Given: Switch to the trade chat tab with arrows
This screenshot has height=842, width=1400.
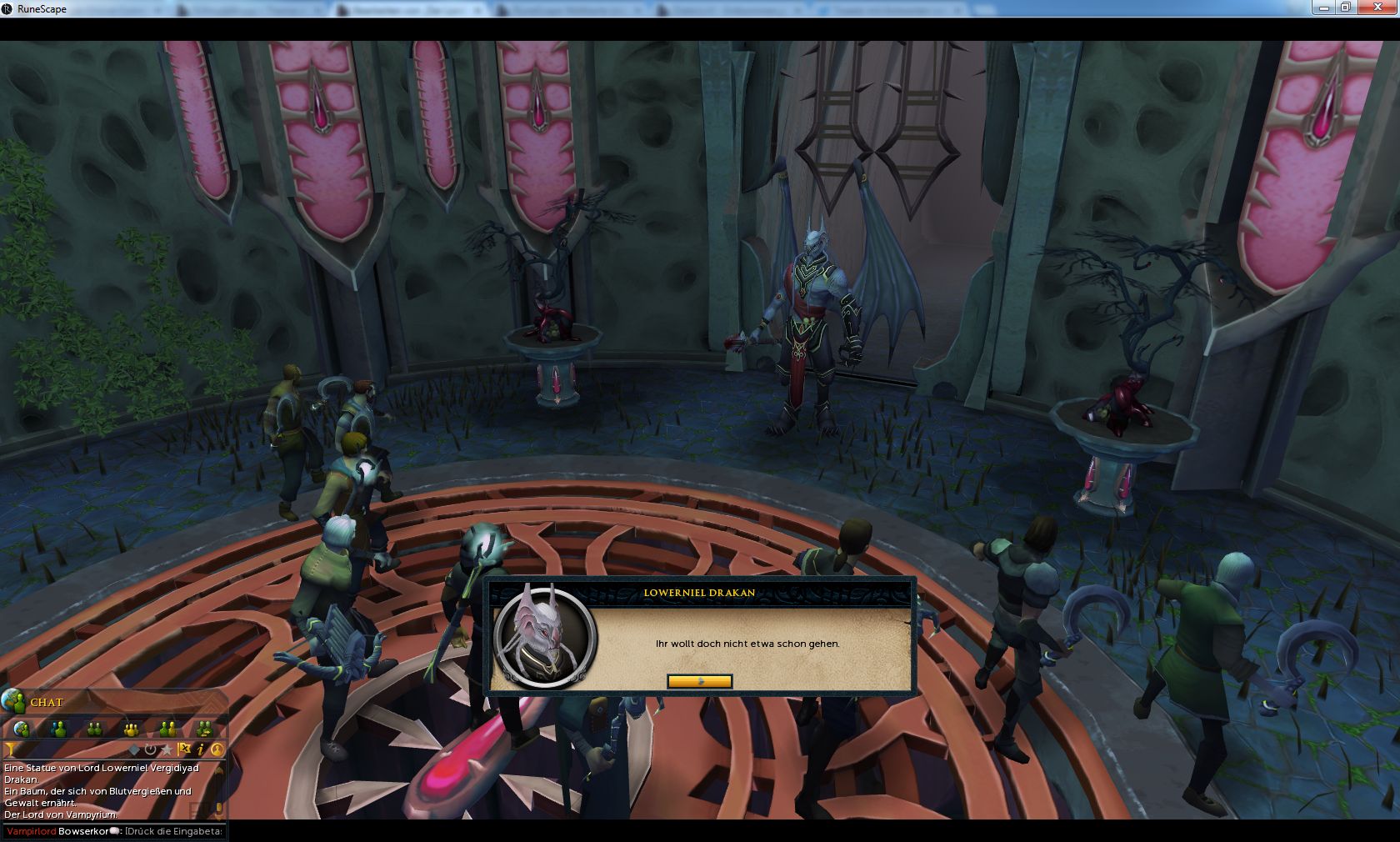Looking at the screenshot, I should pyautogui.click(x=204, y=729).
